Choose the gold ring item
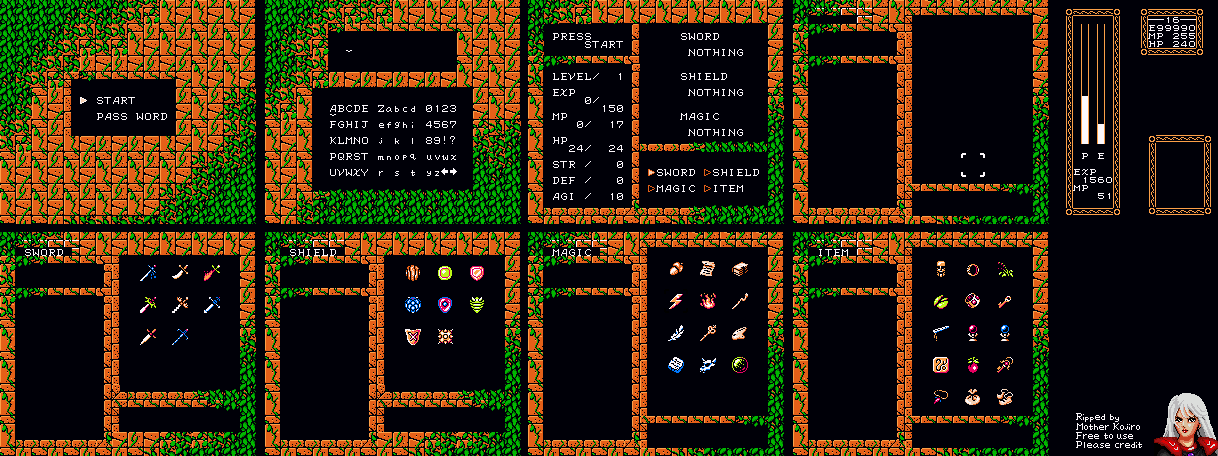This screenshot has width=1218, height=456. click(x=972, y=269)
